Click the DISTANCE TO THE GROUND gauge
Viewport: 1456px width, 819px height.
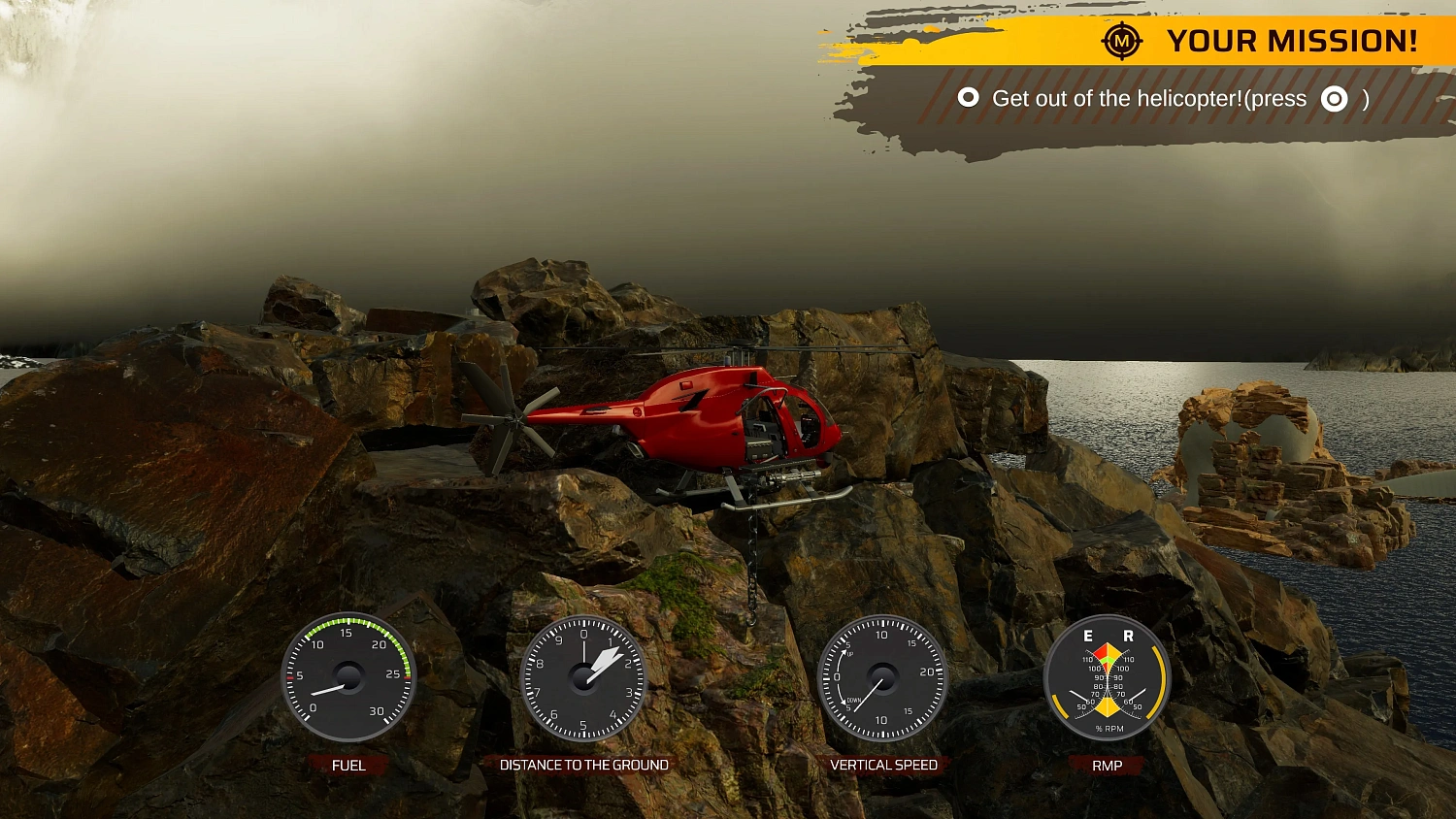[x=584, y=676]
